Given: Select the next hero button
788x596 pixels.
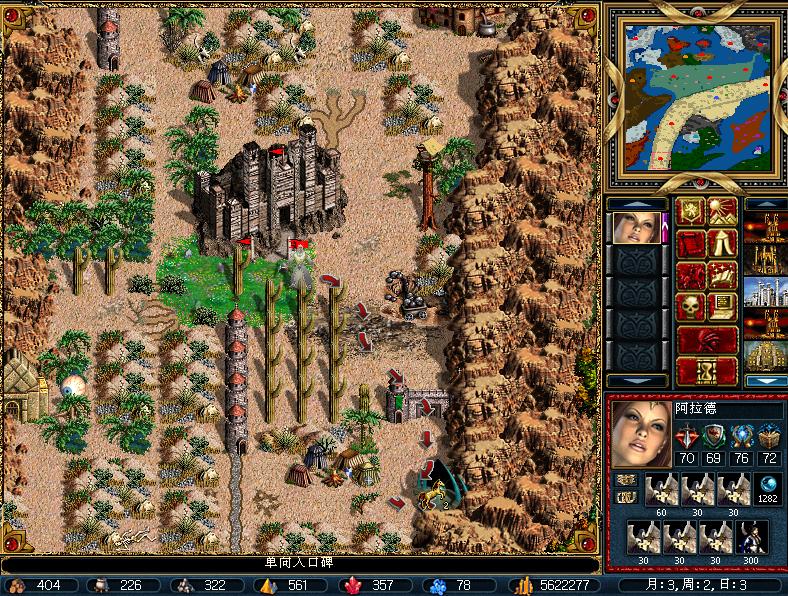Looking at the screenshot, I should point(708,339).
